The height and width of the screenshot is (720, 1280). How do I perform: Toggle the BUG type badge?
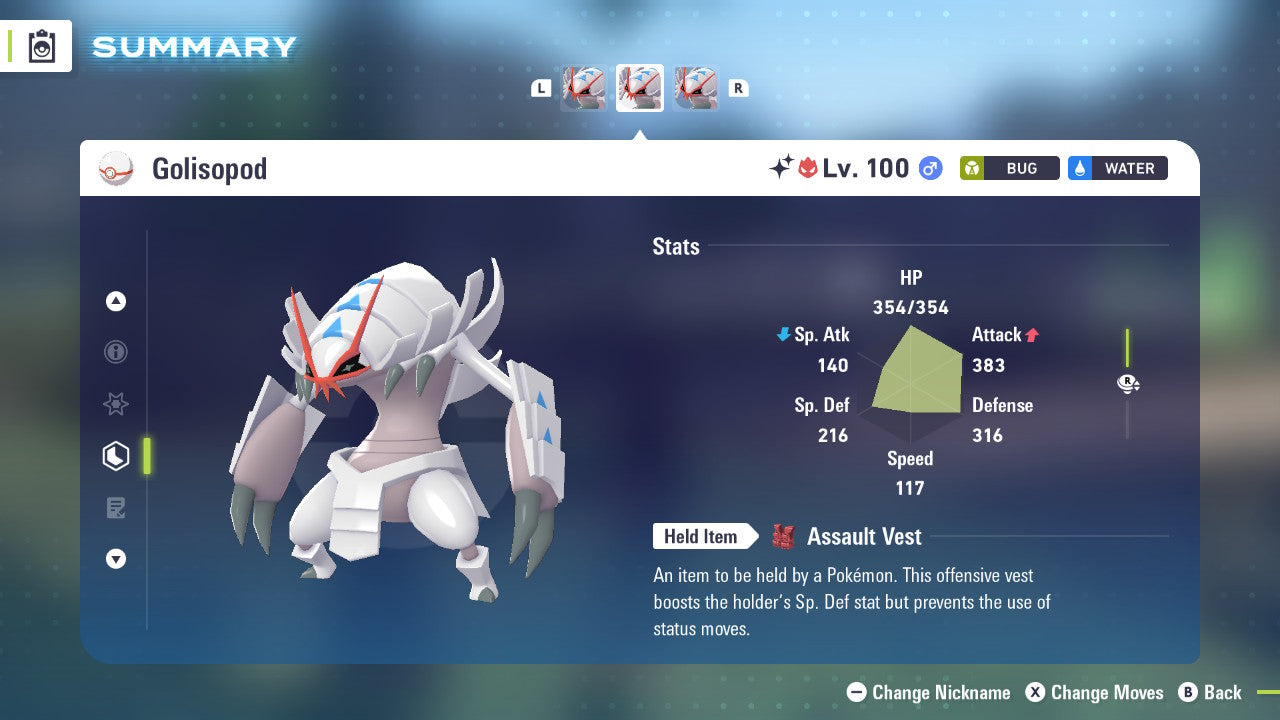[x=1009, y=168]
